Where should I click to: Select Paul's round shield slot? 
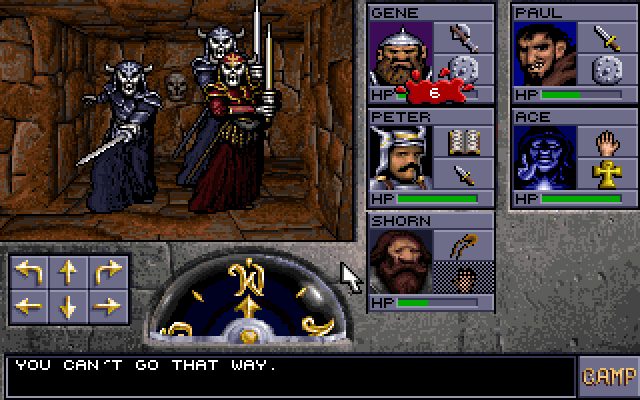coord(607,70)
